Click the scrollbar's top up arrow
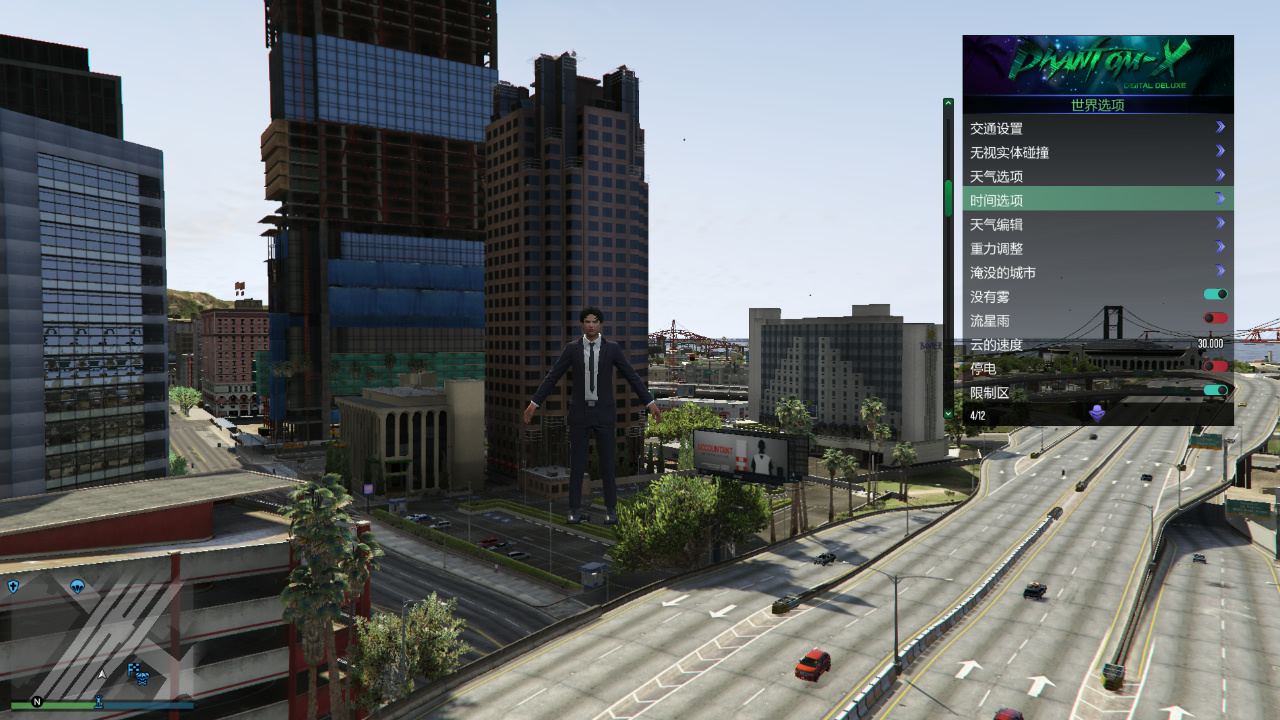The width and height of the screenshot is (1280, 720). click(948, 103)
